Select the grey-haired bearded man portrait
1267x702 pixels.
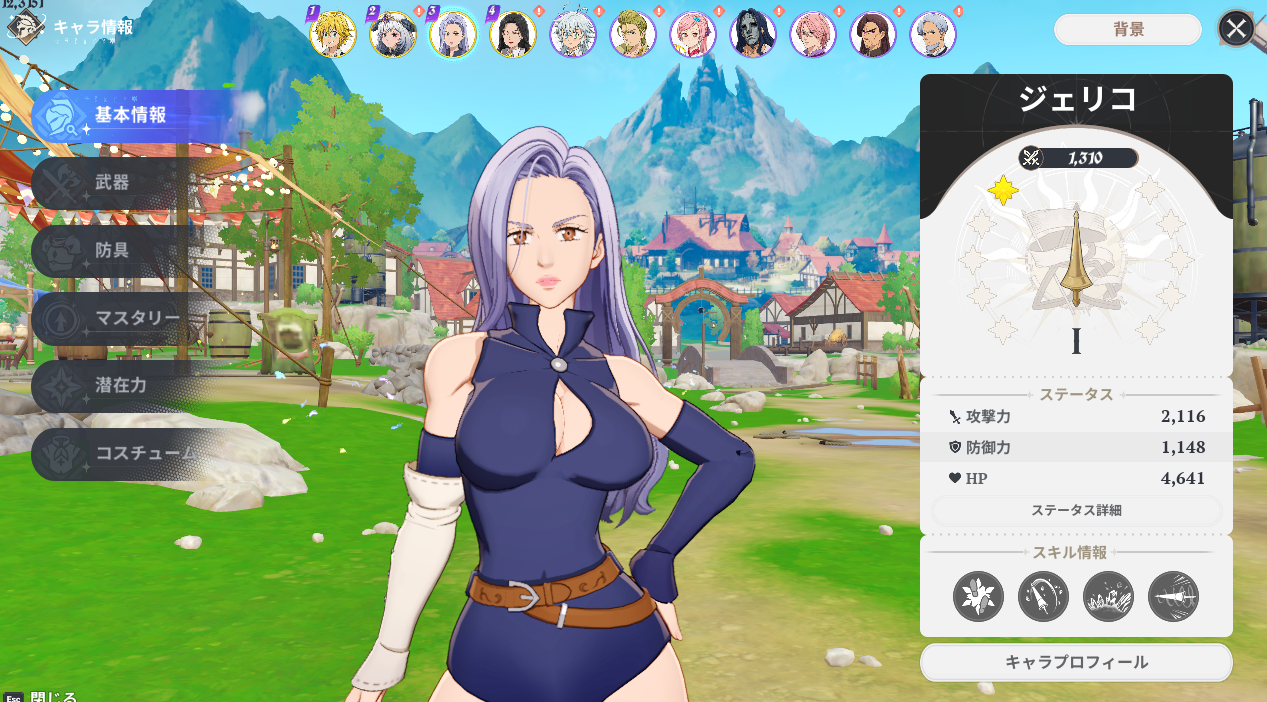[933, 35]
